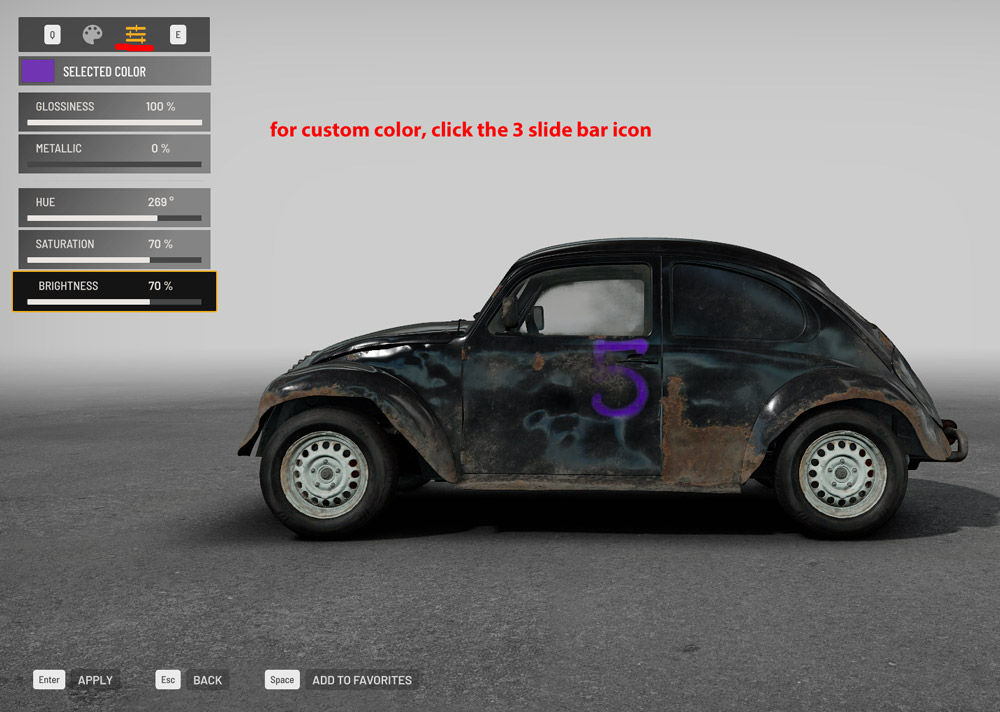Click the purple selected color swatch
Viewport: 1000px width, 712px height.
(38, 71)
